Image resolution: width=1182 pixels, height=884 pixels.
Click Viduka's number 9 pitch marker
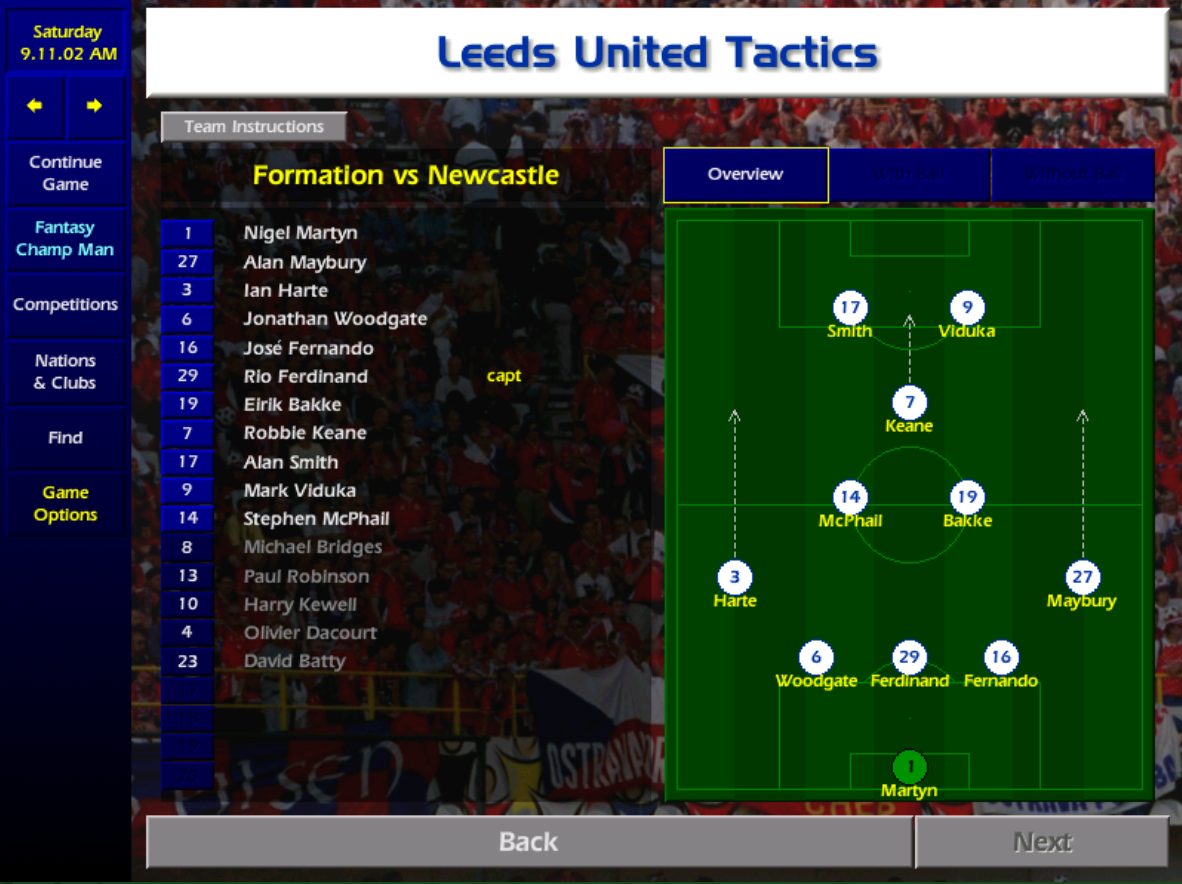(967, 308)
